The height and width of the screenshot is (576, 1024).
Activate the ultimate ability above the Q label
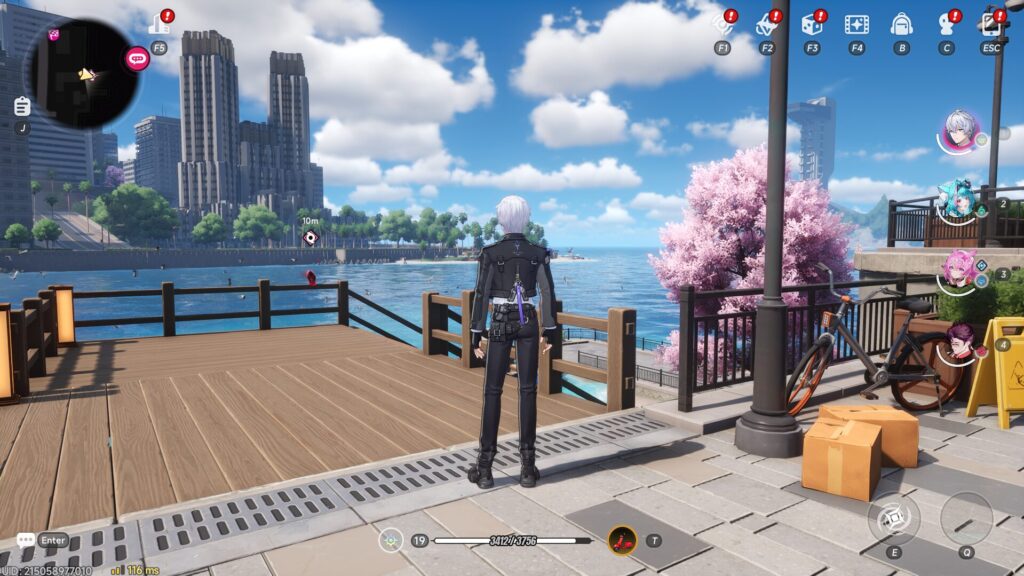click(966, 518)
